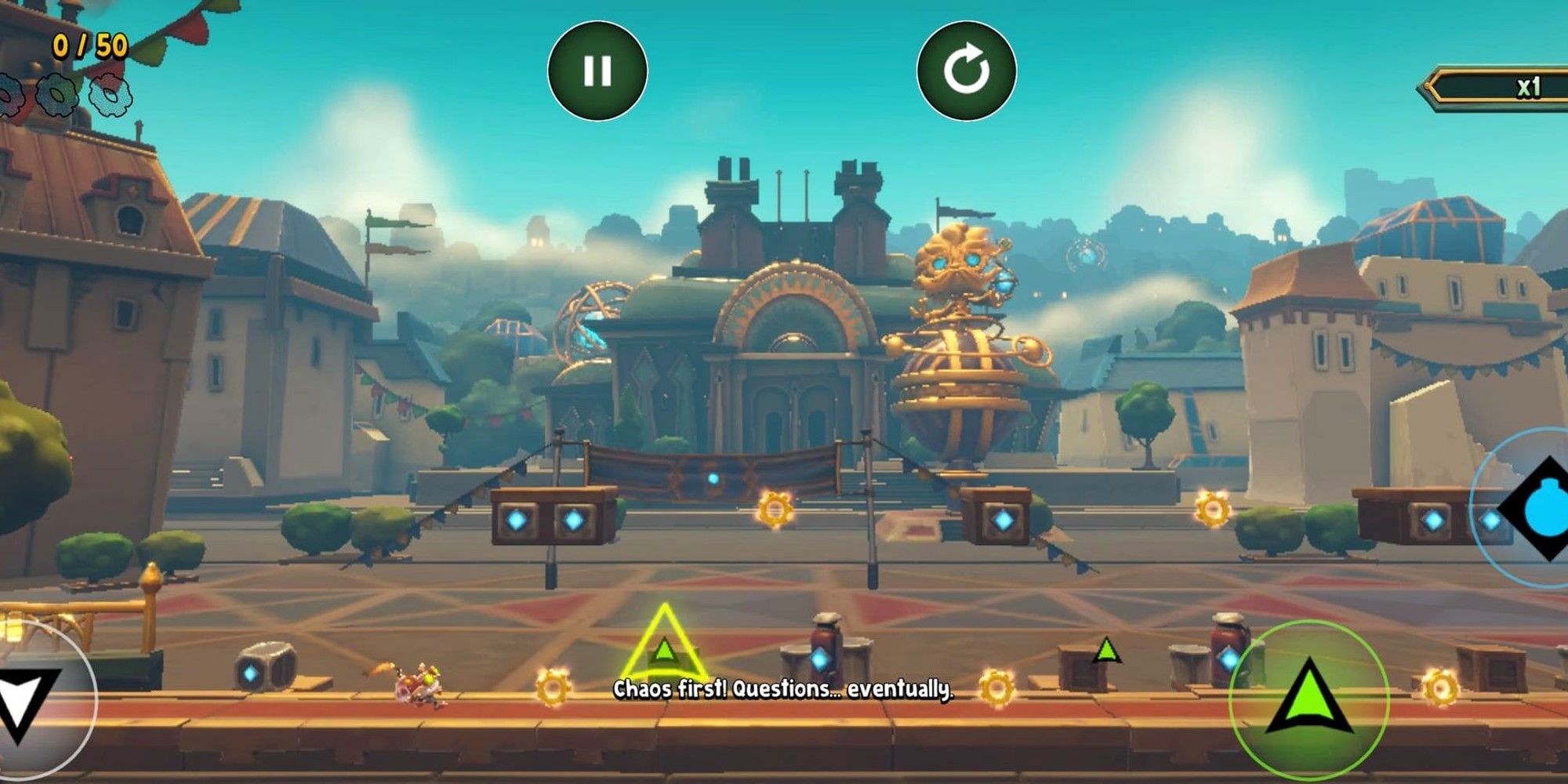
Task: Tap the gear collectible beside the runner character
Action: click(553, 688)
